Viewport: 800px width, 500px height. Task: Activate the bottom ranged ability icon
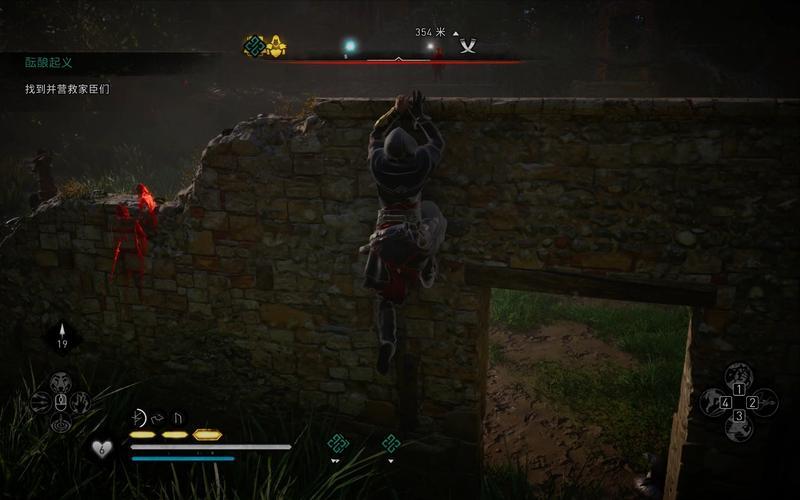(x=61, y=423)
